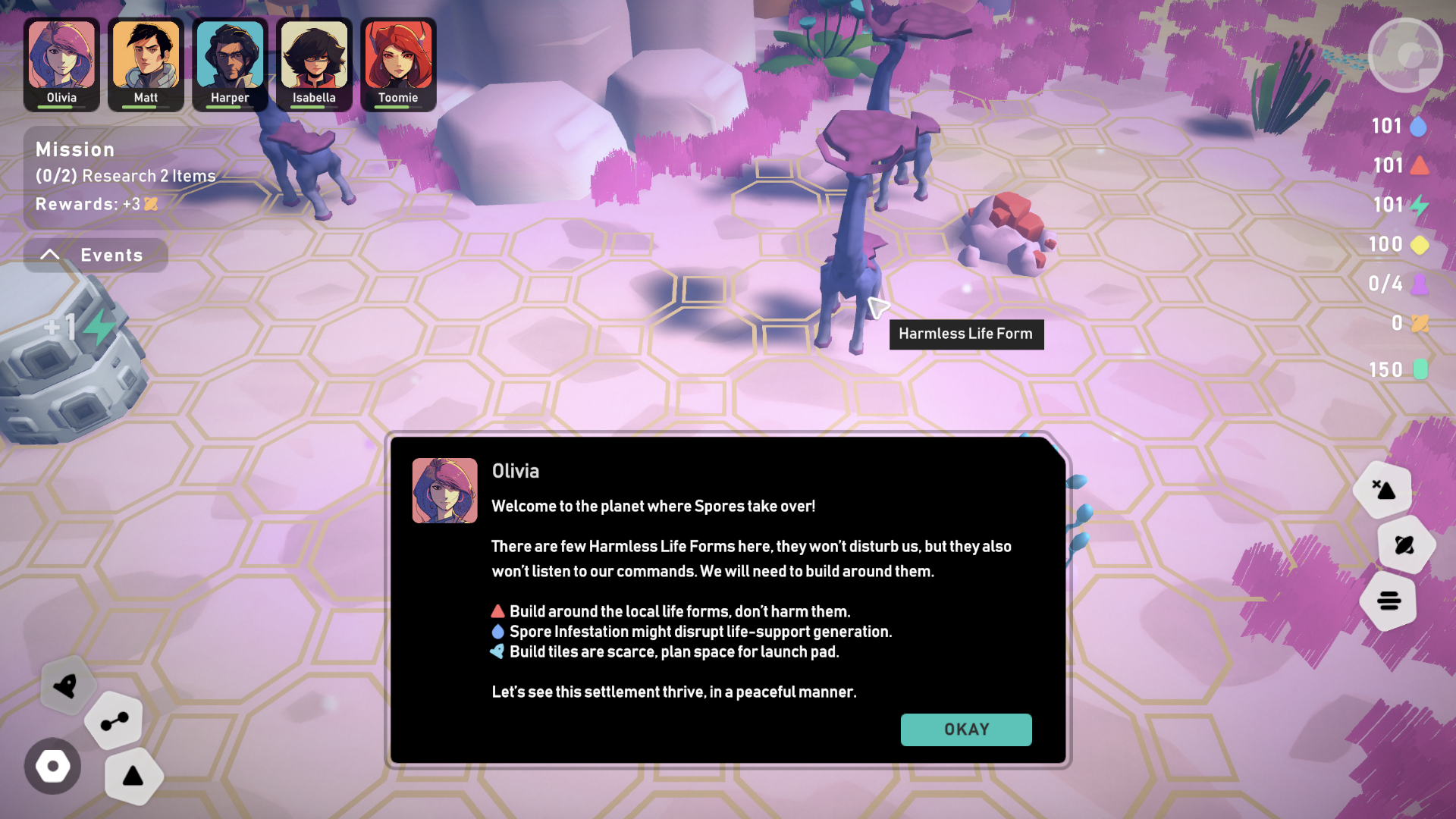Viewport: 1456px width, 819px height.
Task: Select the pipe connector build tool
Action: point(114,722)
